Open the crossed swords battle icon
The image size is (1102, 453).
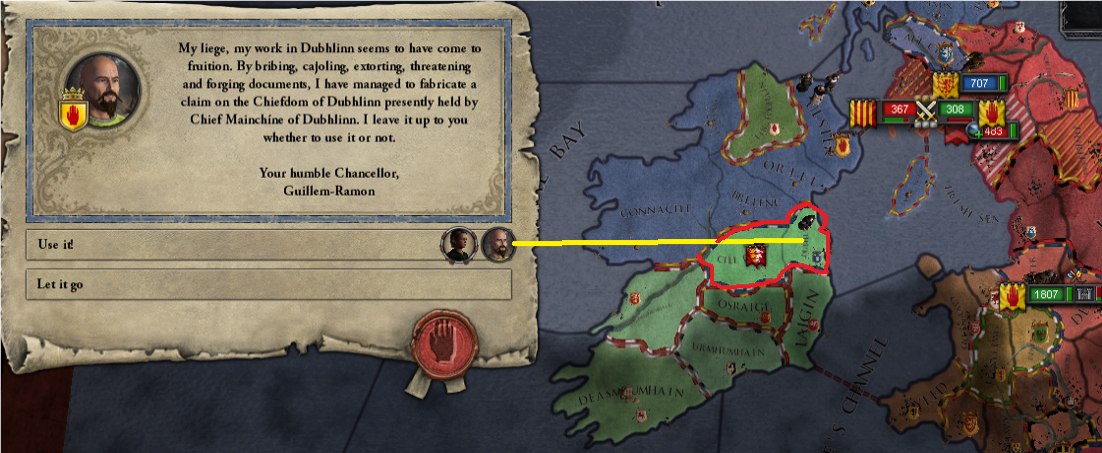pyautogui.click(x=927, y=110)
